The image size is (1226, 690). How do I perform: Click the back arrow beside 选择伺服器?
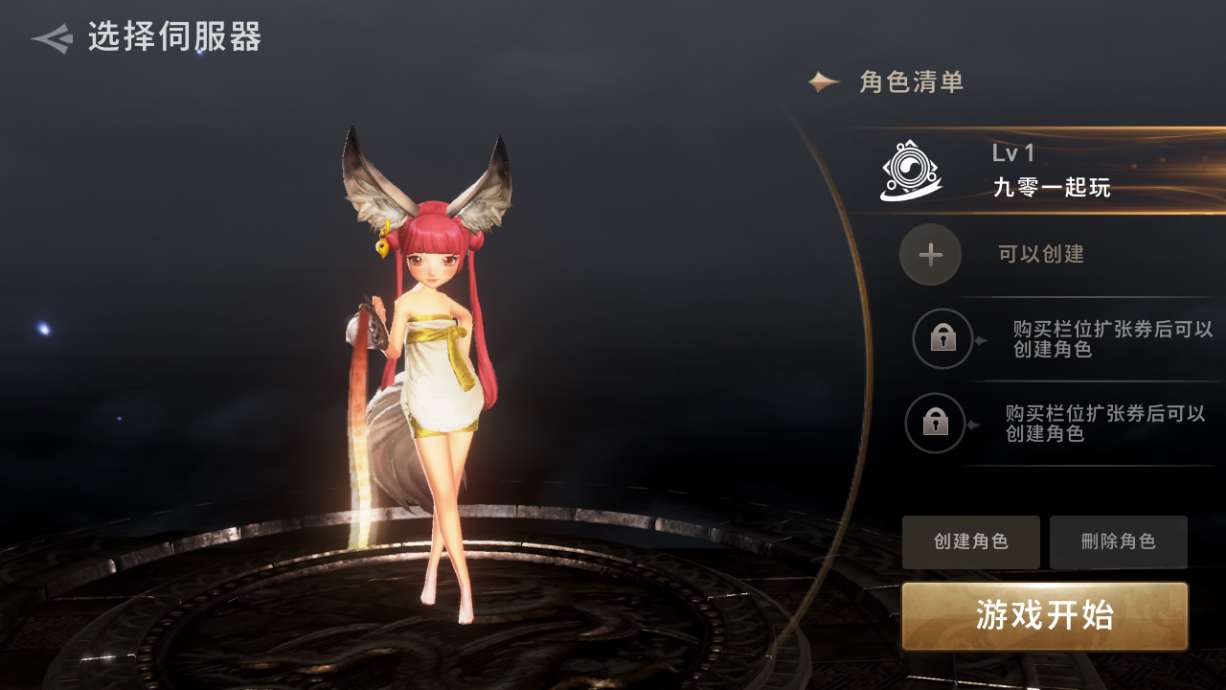coord(52,38)
